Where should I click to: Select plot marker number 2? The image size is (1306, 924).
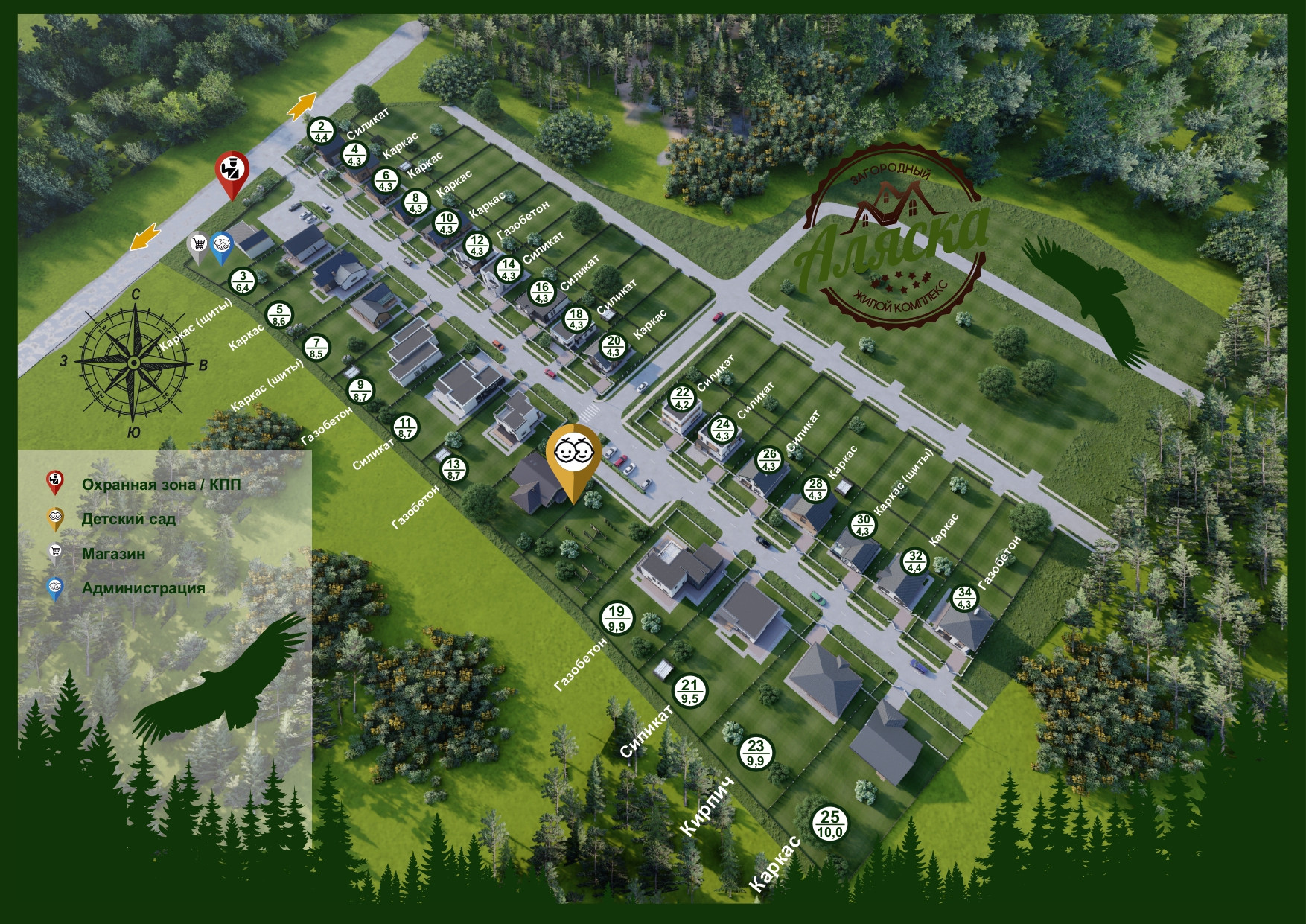322,131
